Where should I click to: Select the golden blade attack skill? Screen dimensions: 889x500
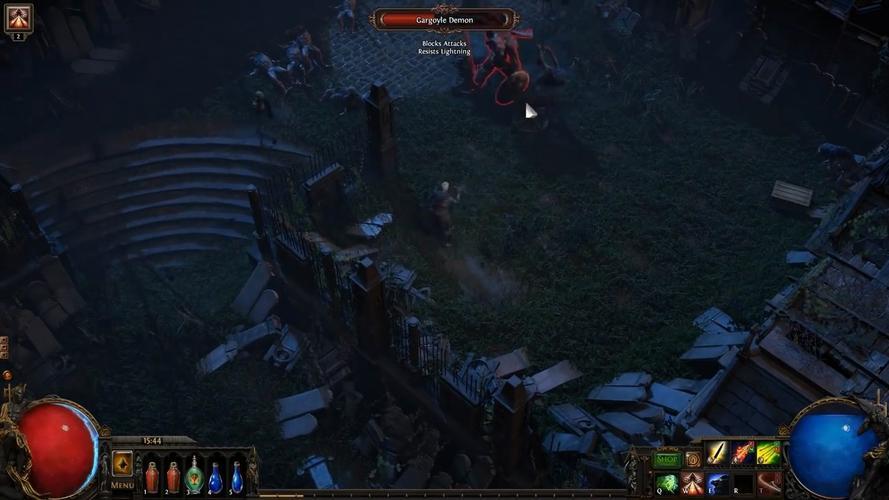tap(717, 454)
